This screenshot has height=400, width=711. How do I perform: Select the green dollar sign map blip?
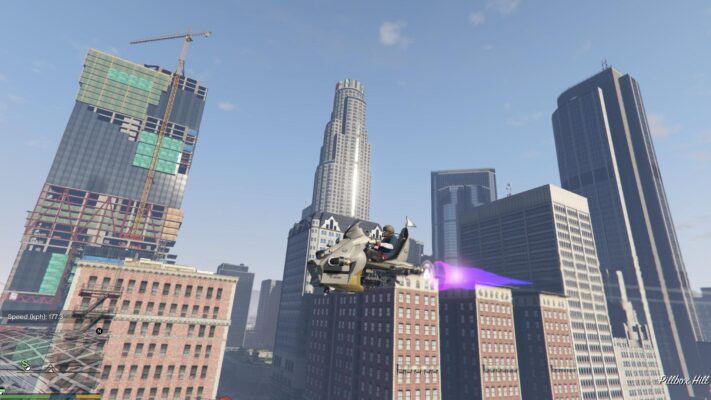point(25,366)
